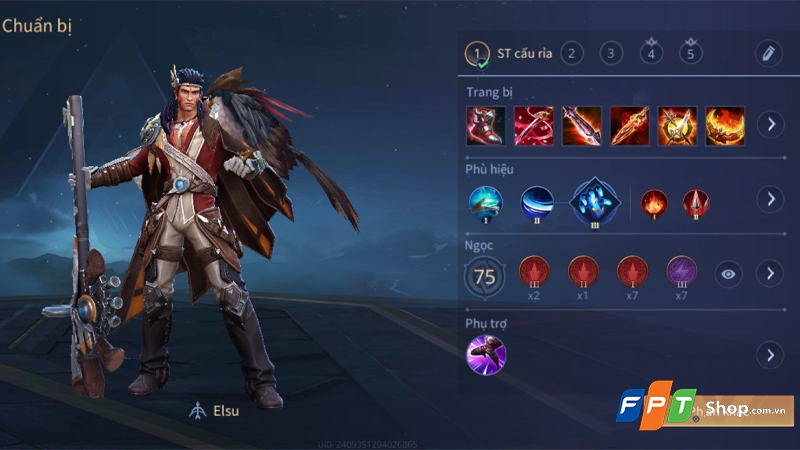Select the purple lightning gem x7
The height and width of the screenshot is (450, 800).
click(x=681, y=273)
